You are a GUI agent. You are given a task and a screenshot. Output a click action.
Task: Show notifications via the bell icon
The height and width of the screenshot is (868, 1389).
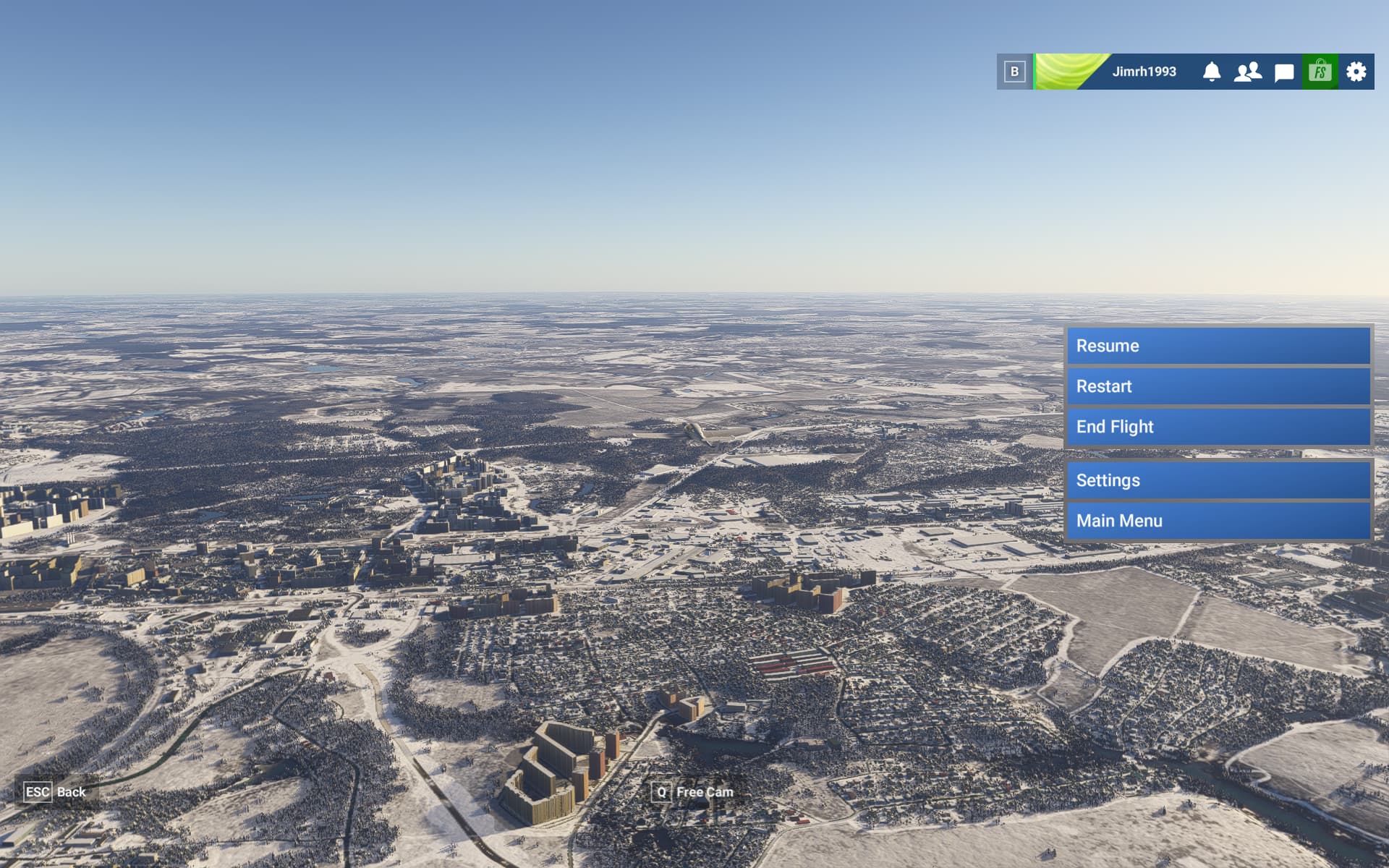point(1212,72)
